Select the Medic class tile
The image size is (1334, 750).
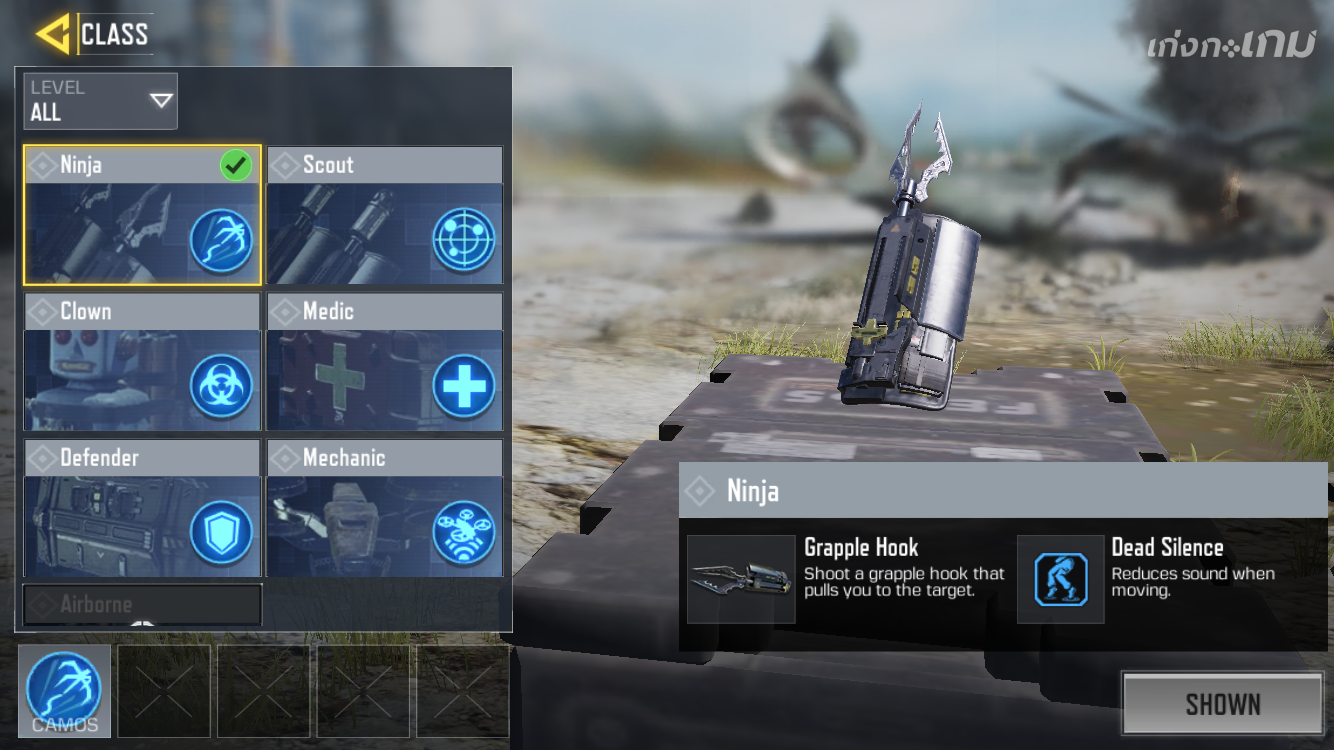(x=385, y=362)
